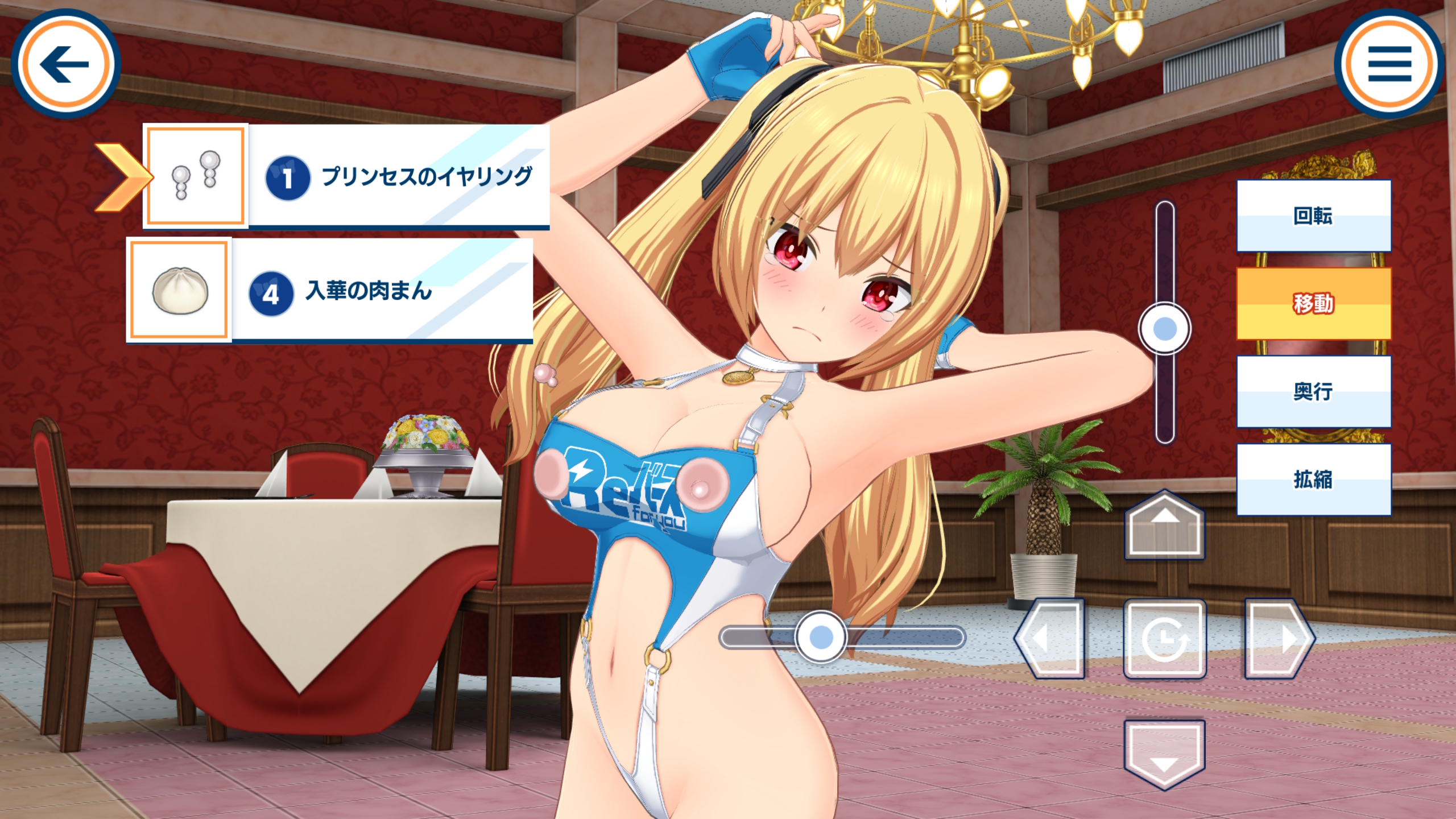
Task: Click the down arrow direction button
Action: coord(1164,754)
